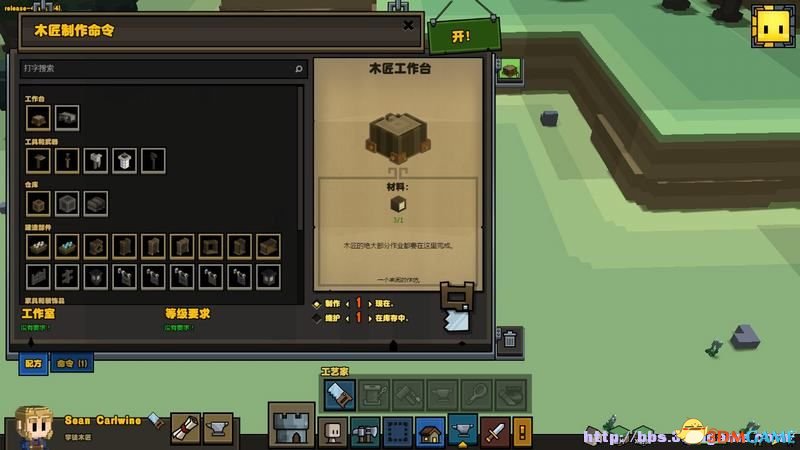This screenshot has width=800, height=450.
Task: Select the 制作 make-order diamond option
Action: (318, 303)
